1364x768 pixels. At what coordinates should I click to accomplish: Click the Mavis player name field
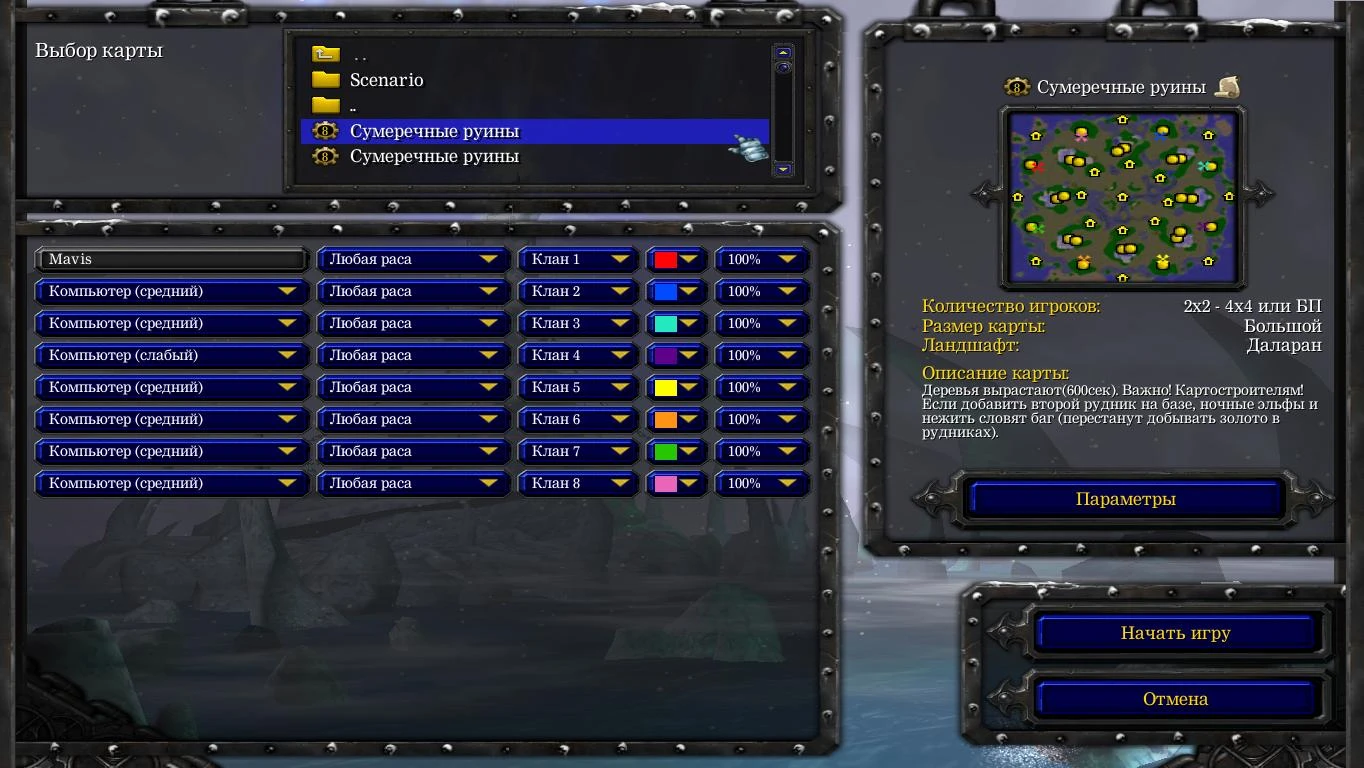(x=170, y=259)
